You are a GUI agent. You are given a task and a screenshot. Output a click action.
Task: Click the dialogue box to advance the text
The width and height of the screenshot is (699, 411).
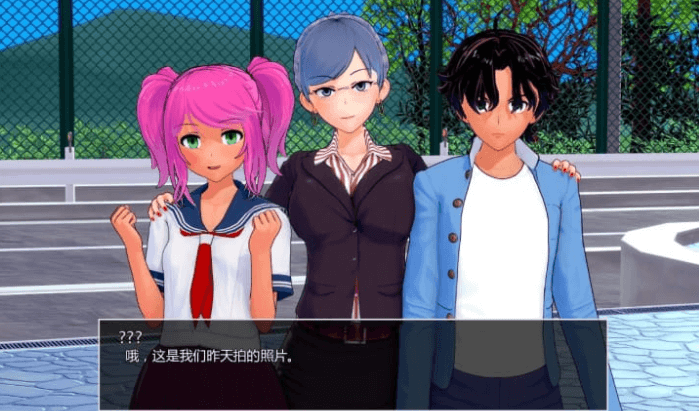point(351,364)
